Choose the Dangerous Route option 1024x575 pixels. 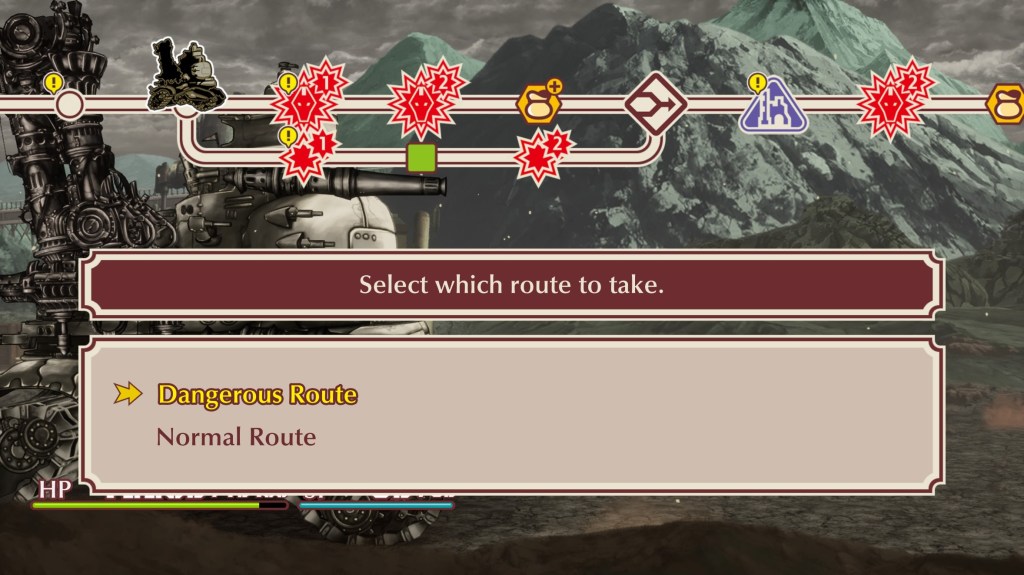click(x=257, y=394)
